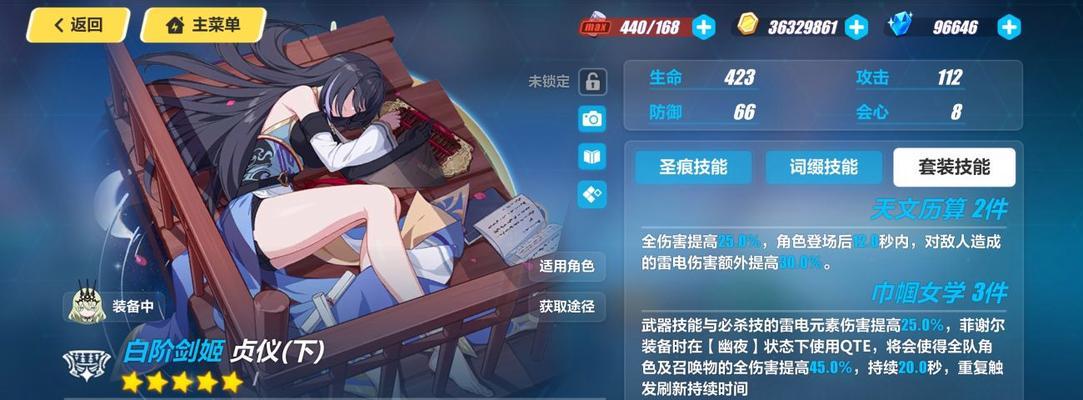Select the 套装技能 tab
The height and width of the screenshot is (400, 1083).
[x=954, y=167]
